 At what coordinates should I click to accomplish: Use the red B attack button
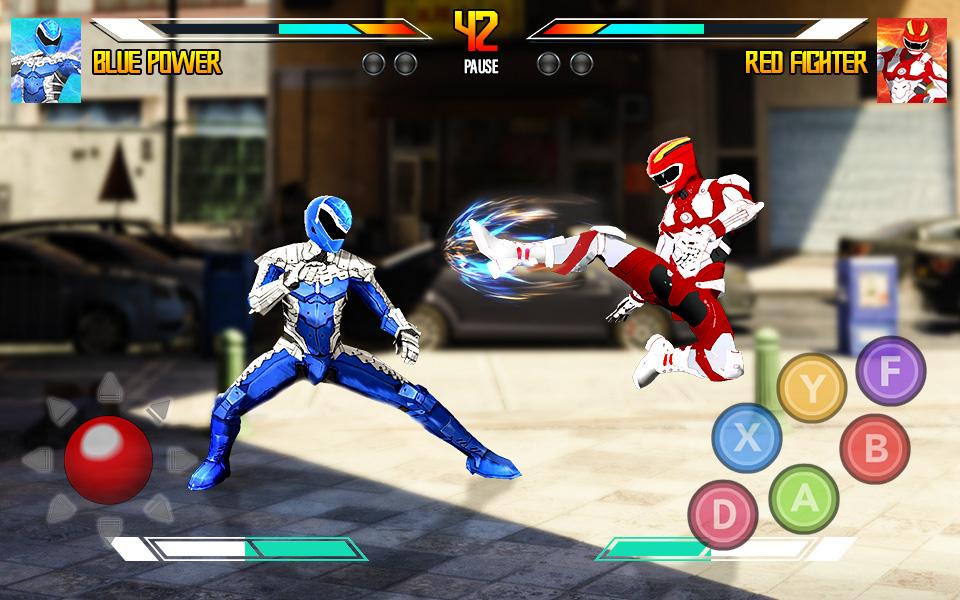[874, 448]
